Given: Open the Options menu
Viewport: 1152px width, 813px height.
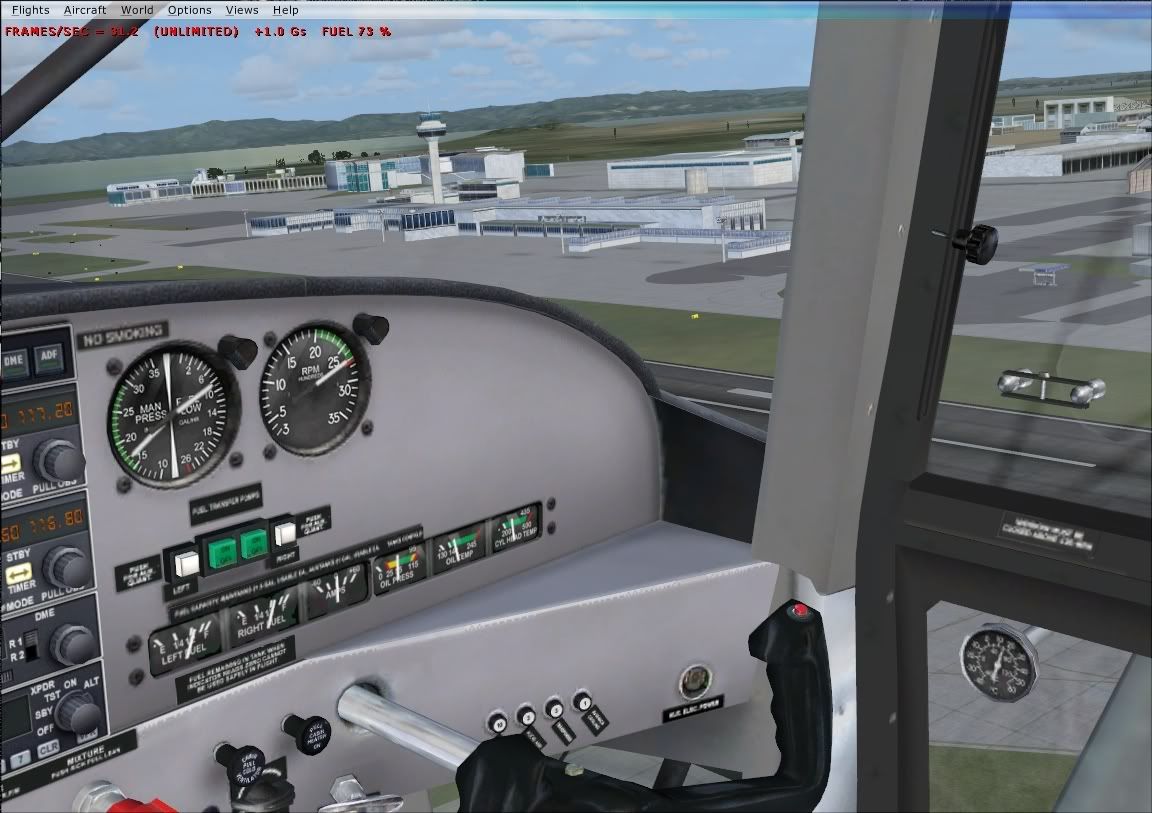Looking at the screenshot, I should tap(189, 10).
